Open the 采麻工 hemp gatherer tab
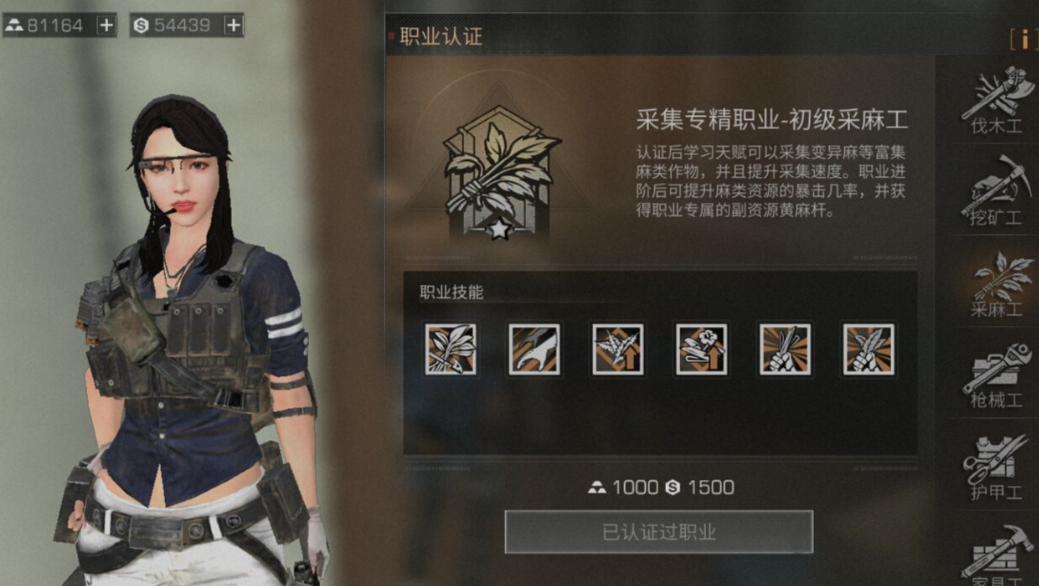 click(996, 284)
